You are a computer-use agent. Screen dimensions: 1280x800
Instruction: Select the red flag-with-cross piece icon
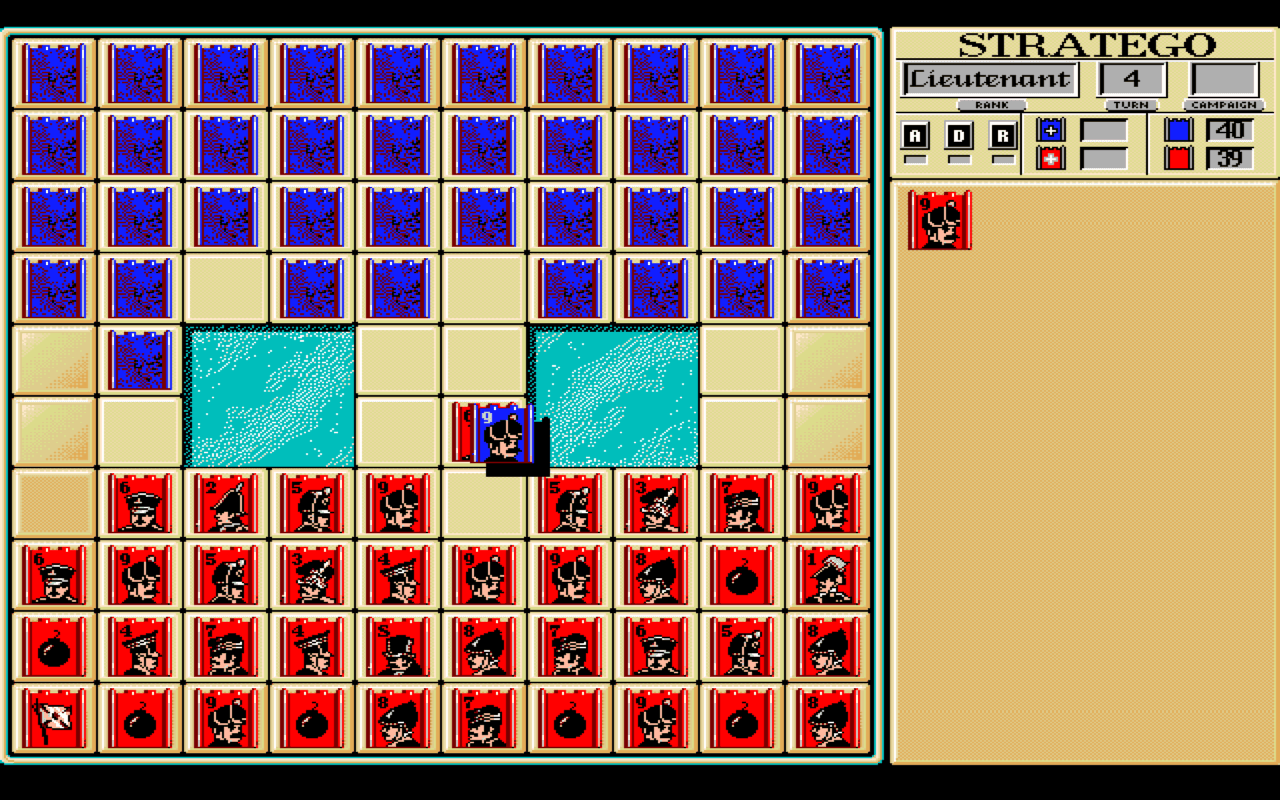click(1050, 158)
